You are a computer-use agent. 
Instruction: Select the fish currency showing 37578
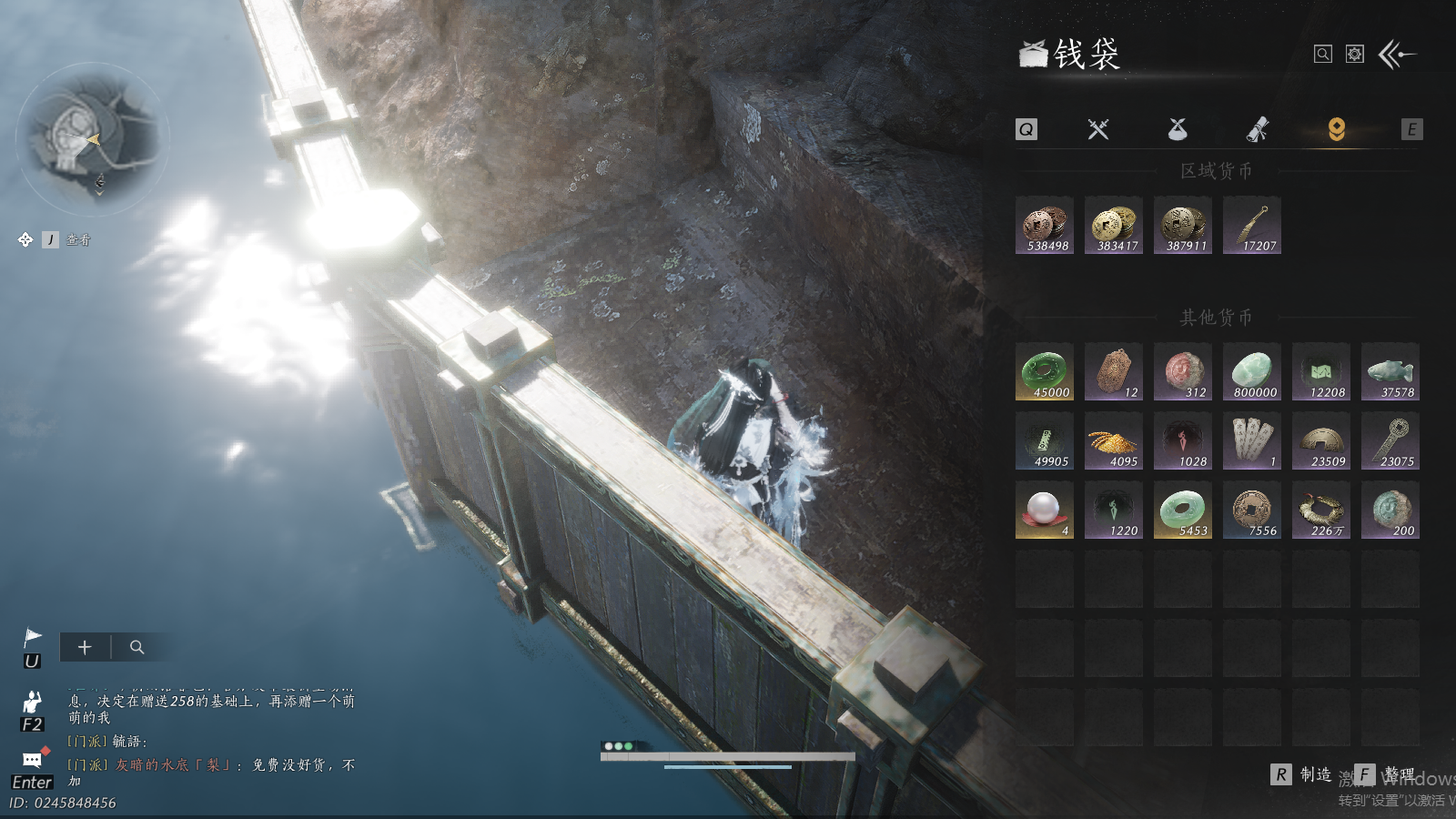(1390, 371)
